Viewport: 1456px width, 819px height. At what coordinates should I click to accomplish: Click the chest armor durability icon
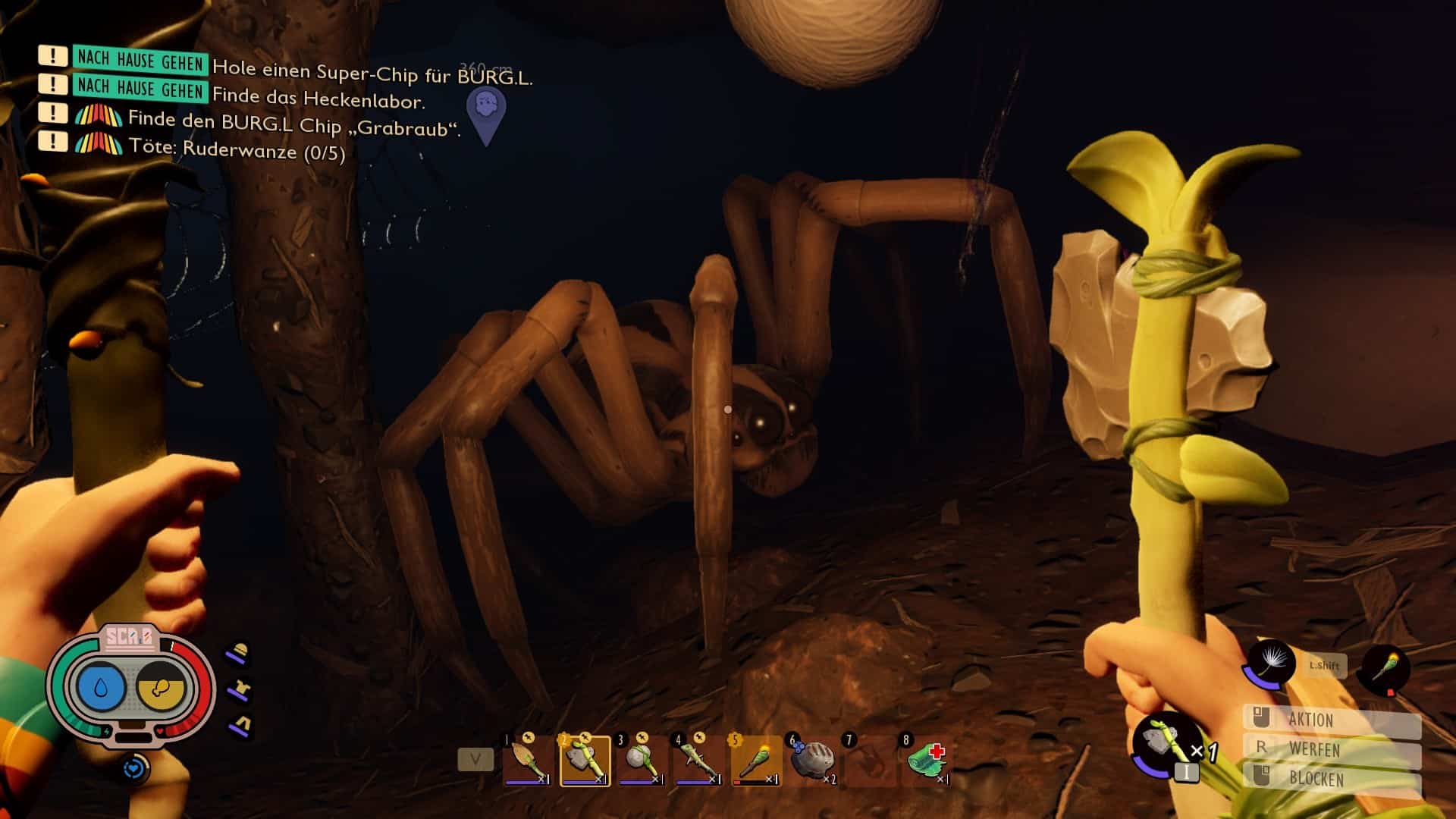240,689
